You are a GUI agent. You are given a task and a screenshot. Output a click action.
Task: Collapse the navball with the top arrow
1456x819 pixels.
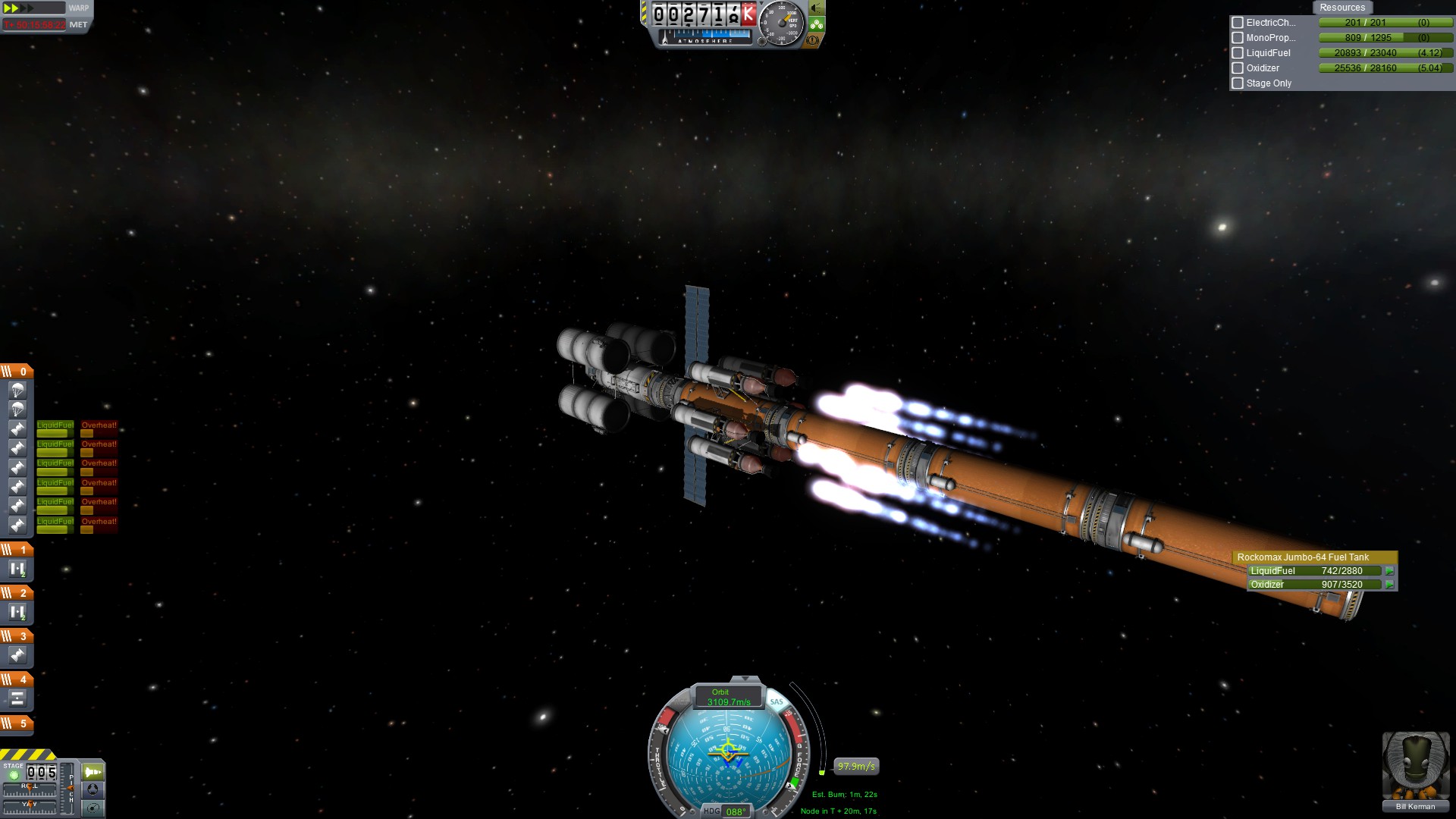(745, 678)
